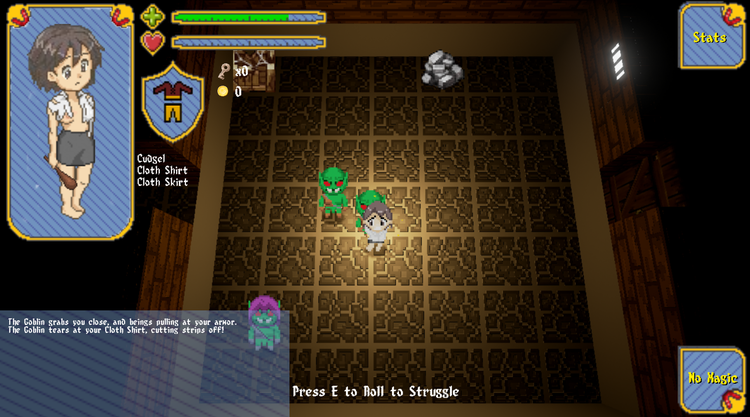Select the character portrait panel
The image size is (750, 417).
click(70, 122)
